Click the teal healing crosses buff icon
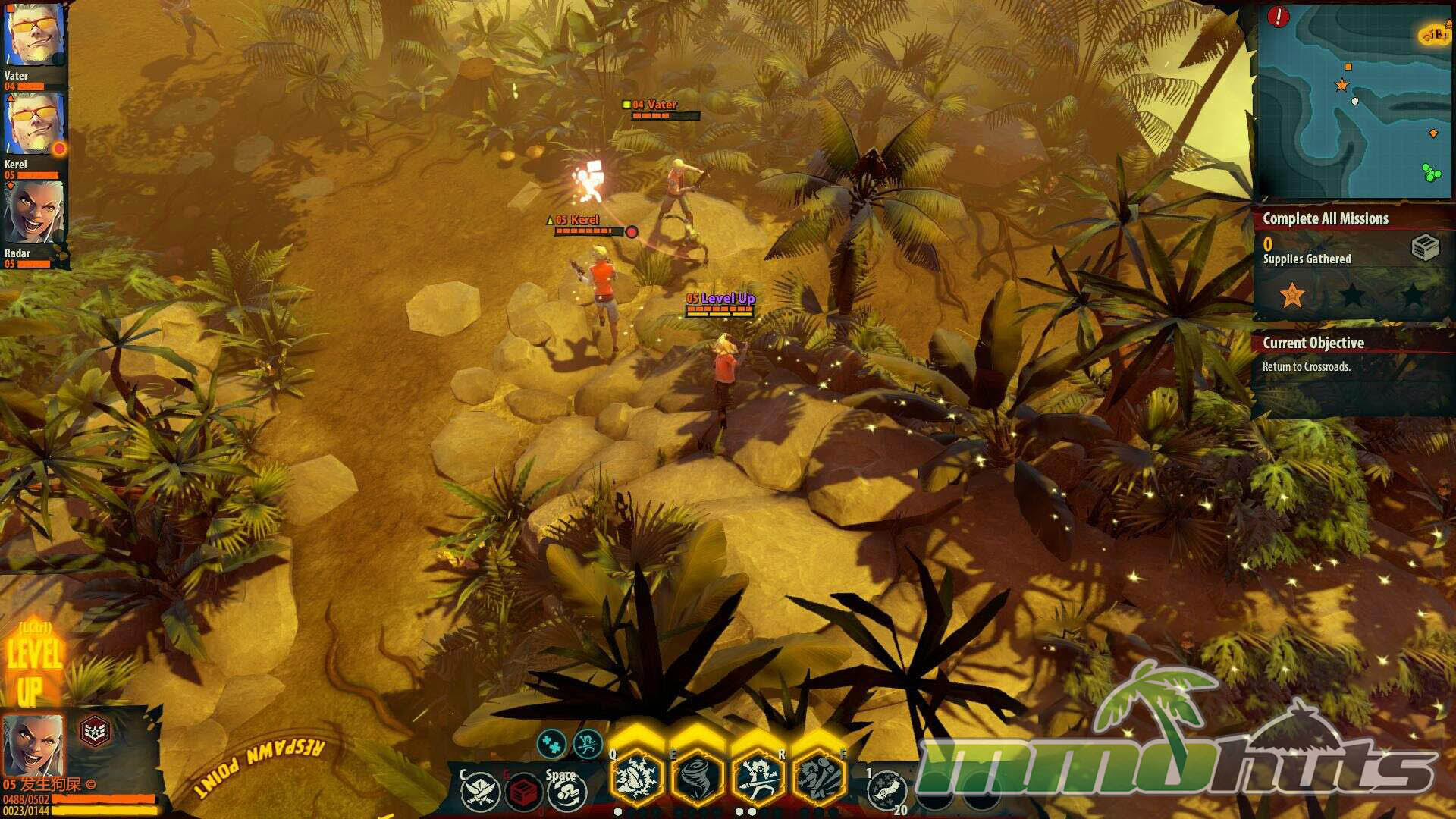The width and height of the screenshot is (1456, 819). coord(551,743)
